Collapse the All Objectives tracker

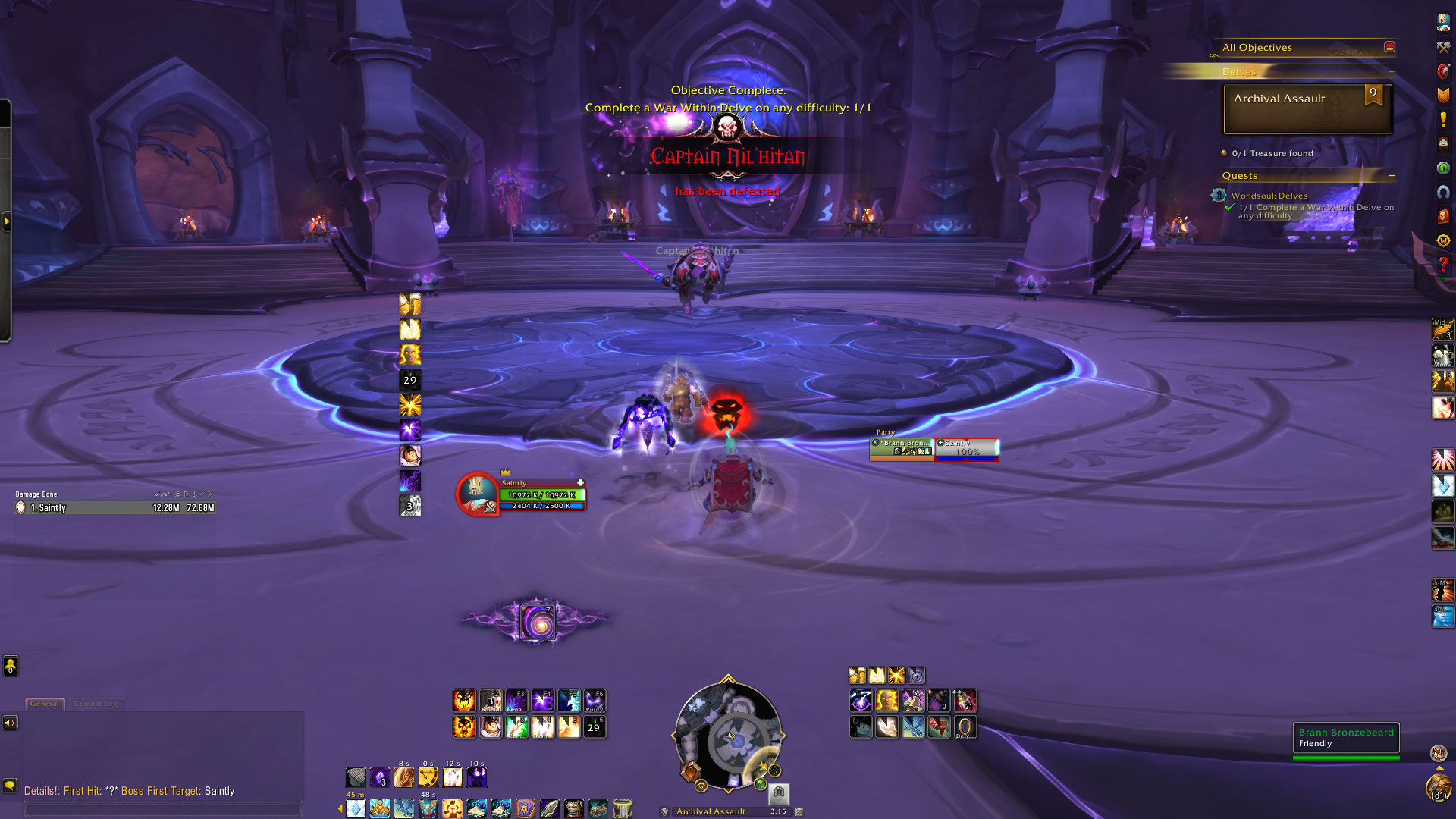1389,47
